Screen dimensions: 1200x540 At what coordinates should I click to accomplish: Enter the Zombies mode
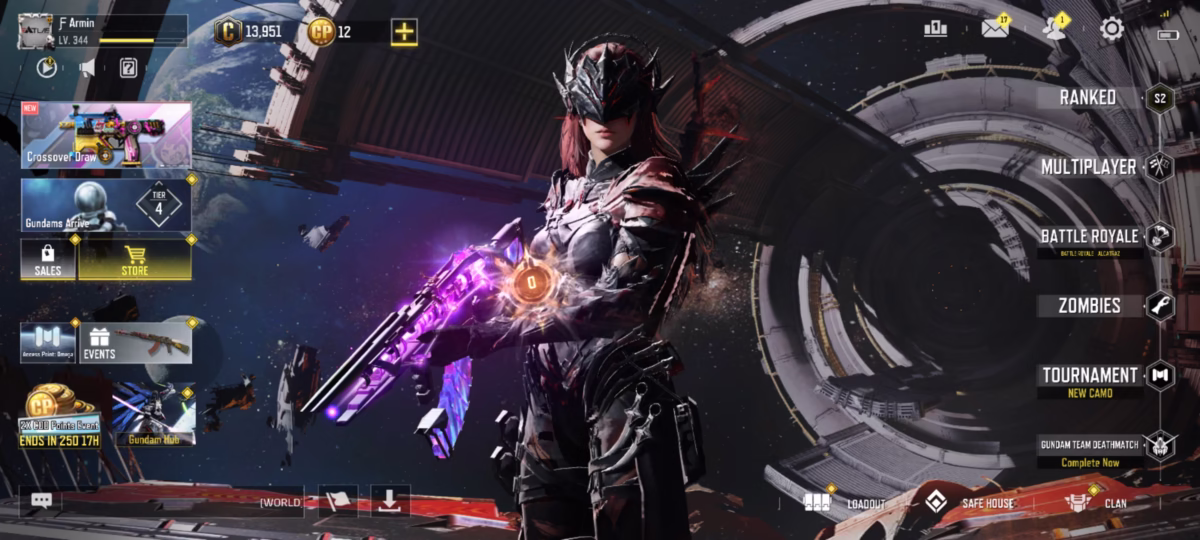(1089, 306)
